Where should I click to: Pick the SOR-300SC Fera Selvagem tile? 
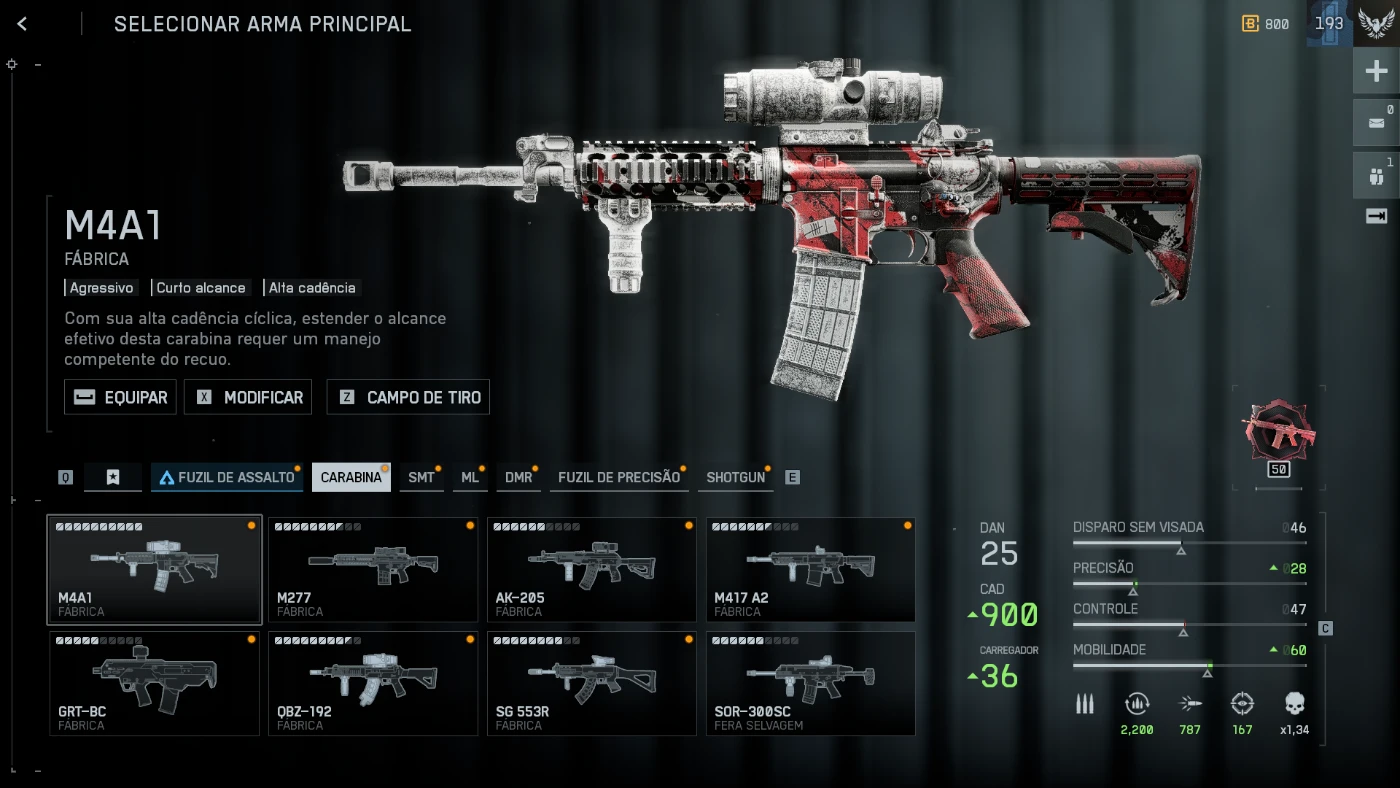coord(811,683)
